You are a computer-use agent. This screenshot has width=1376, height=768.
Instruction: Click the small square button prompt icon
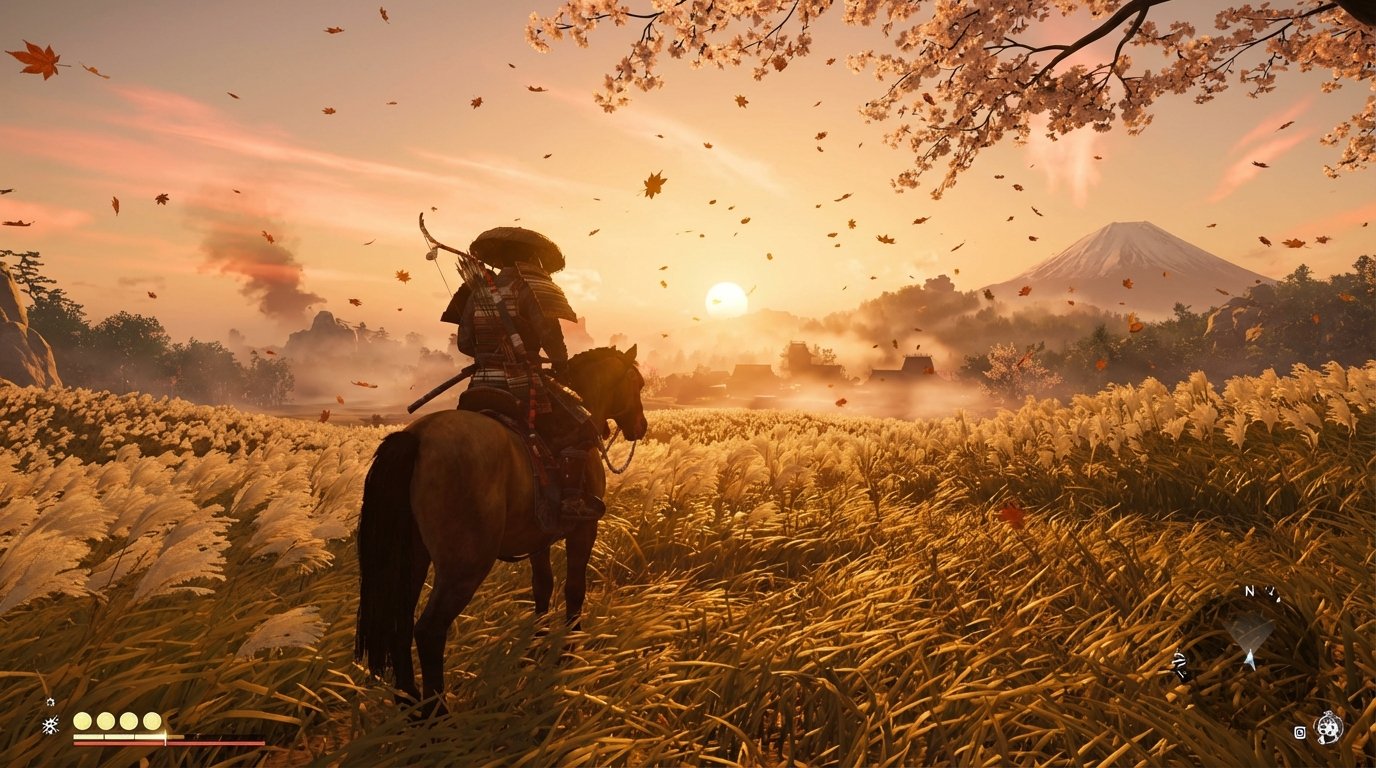pyautogui.click(x=1300, y=732)
